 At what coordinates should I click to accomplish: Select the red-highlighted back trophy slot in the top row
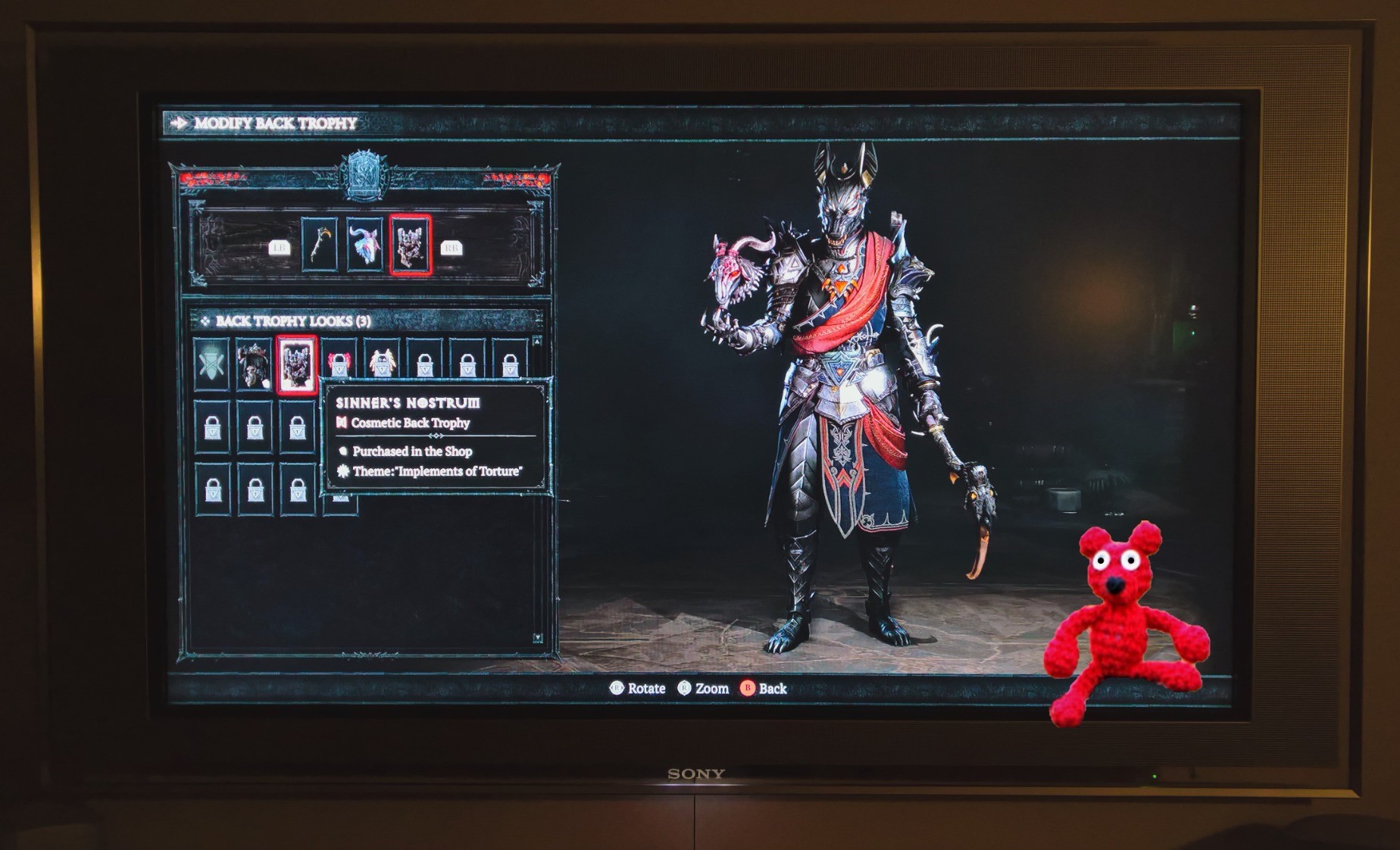411,244
